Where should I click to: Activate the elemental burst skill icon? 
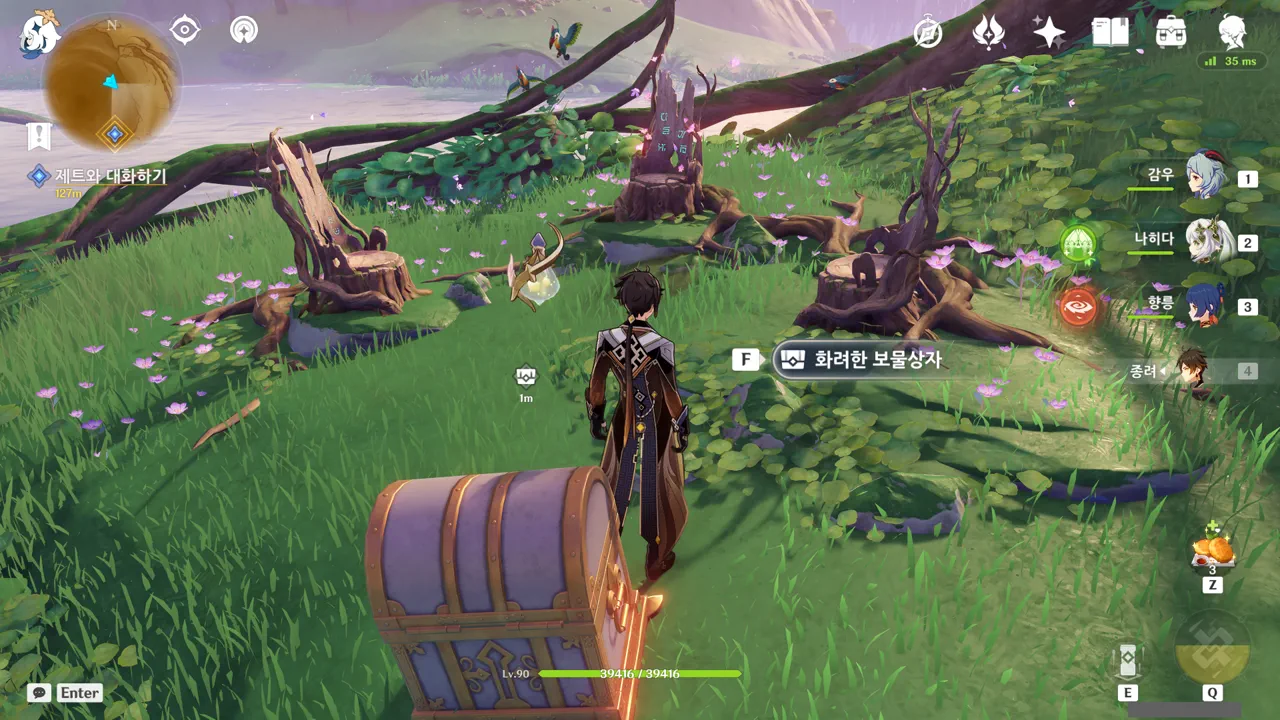[x=1212, y=648]
